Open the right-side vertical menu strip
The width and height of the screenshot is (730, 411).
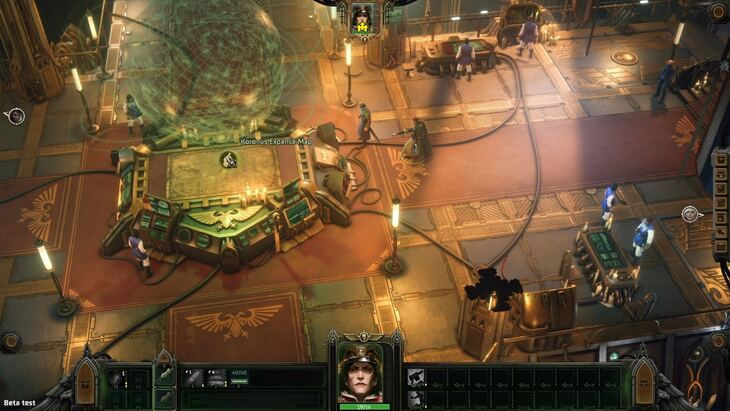point(720,205)
